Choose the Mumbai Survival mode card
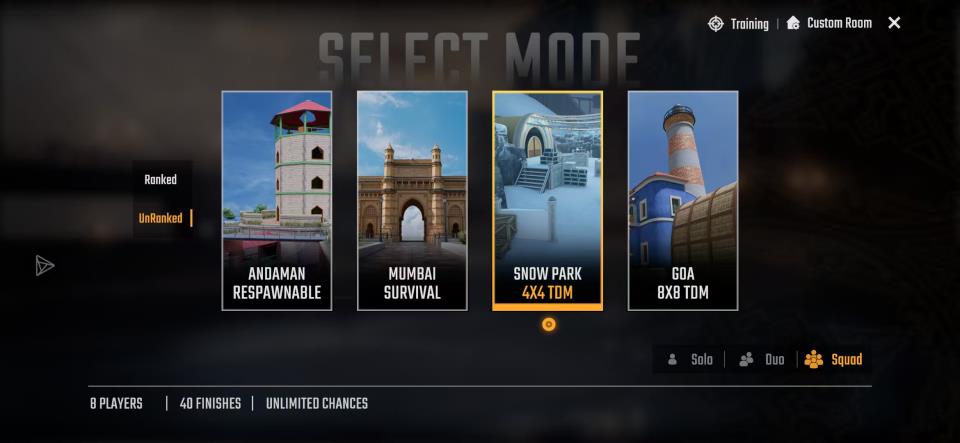960x443 pixels. click(x=412, y=200)
